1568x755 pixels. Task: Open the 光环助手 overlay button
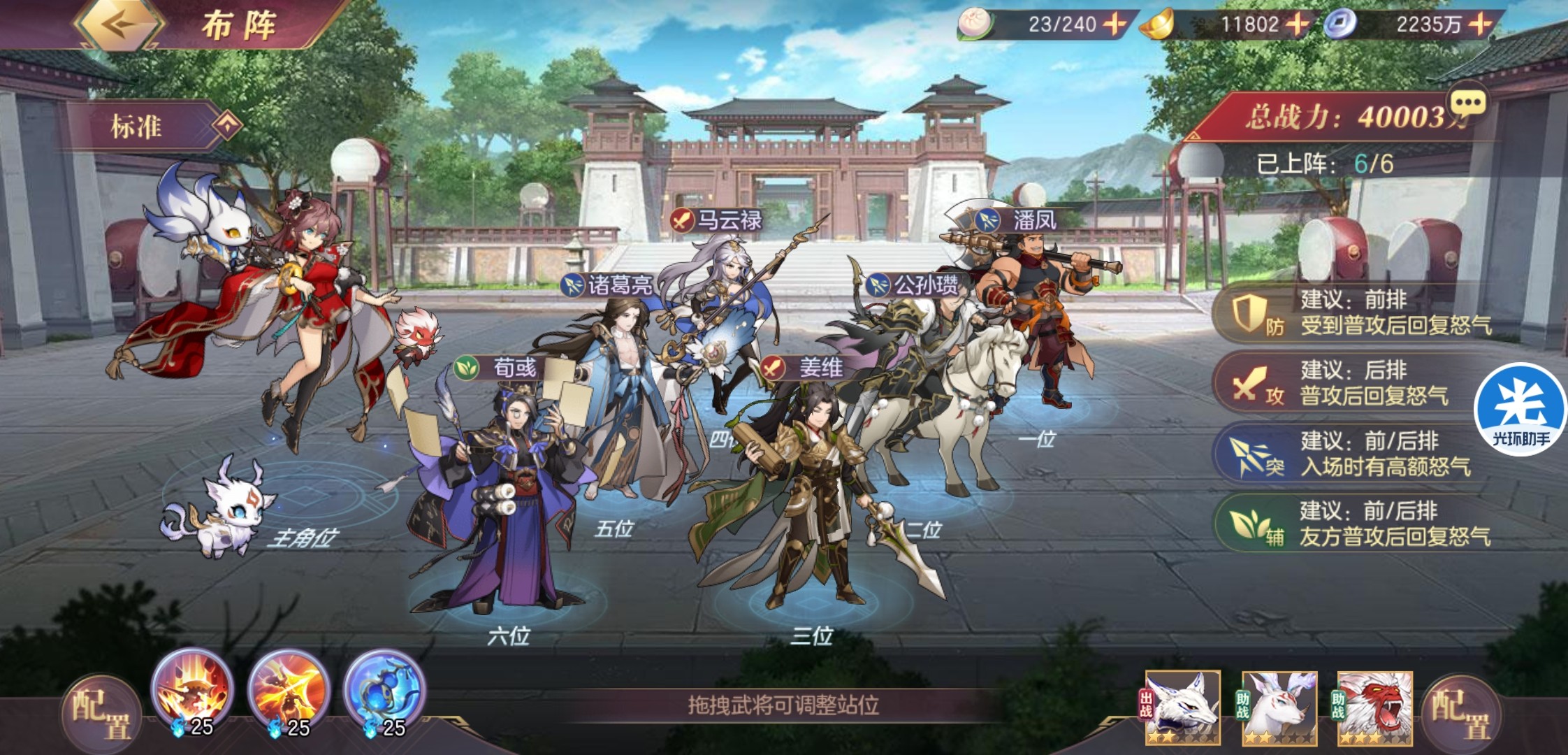(x=1520, y=409)
